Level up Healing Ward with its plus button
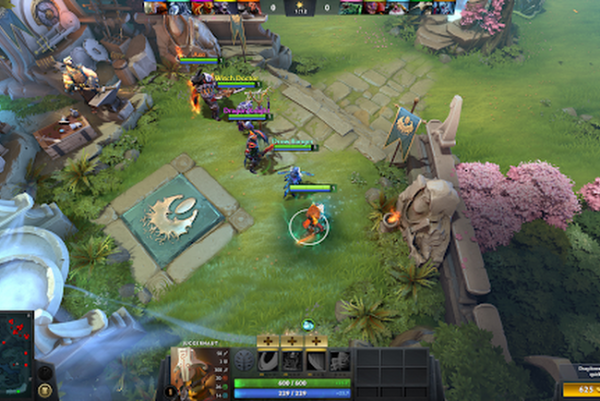The height and width of the screenshot is (401, 600). coord(292,340)
